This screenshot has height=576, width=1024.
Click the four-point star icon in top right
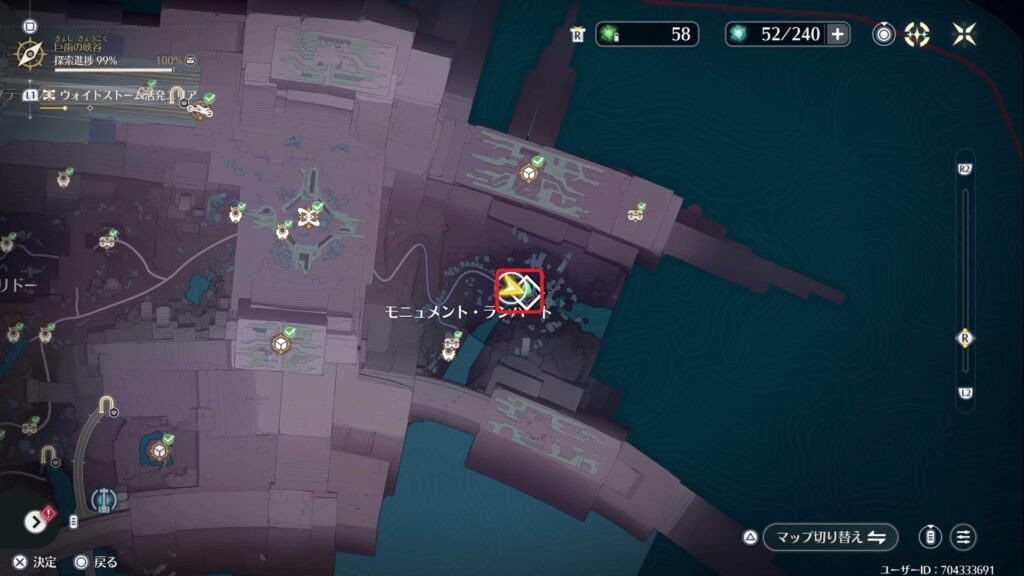click(964, 34)
